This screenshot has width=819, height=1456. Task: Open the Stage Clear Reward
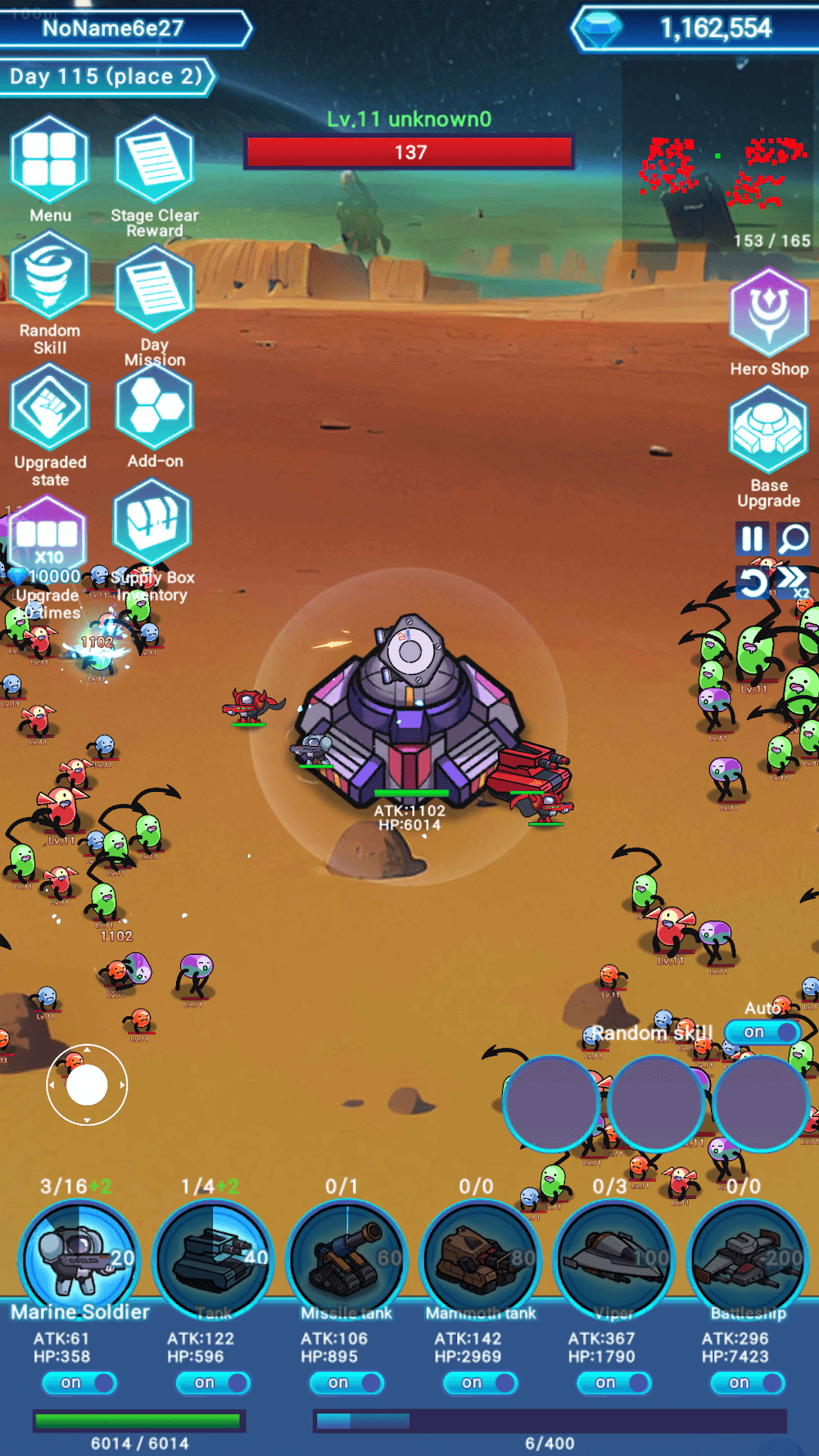[155, 161]
